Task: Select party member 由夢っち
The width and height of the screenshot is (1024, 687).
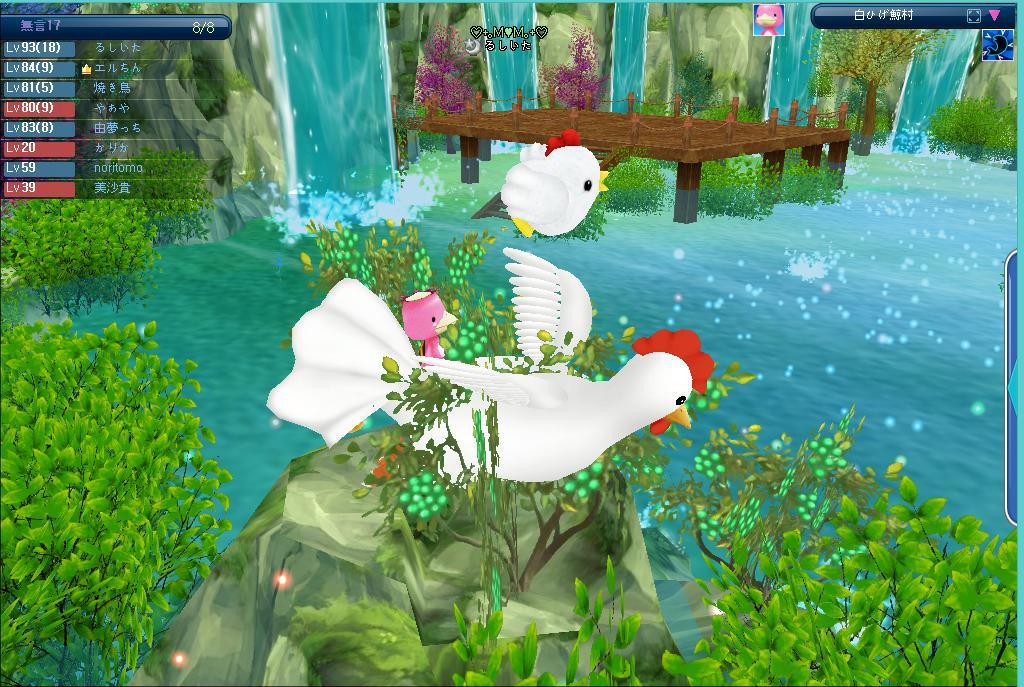Action: click(117, 128)
